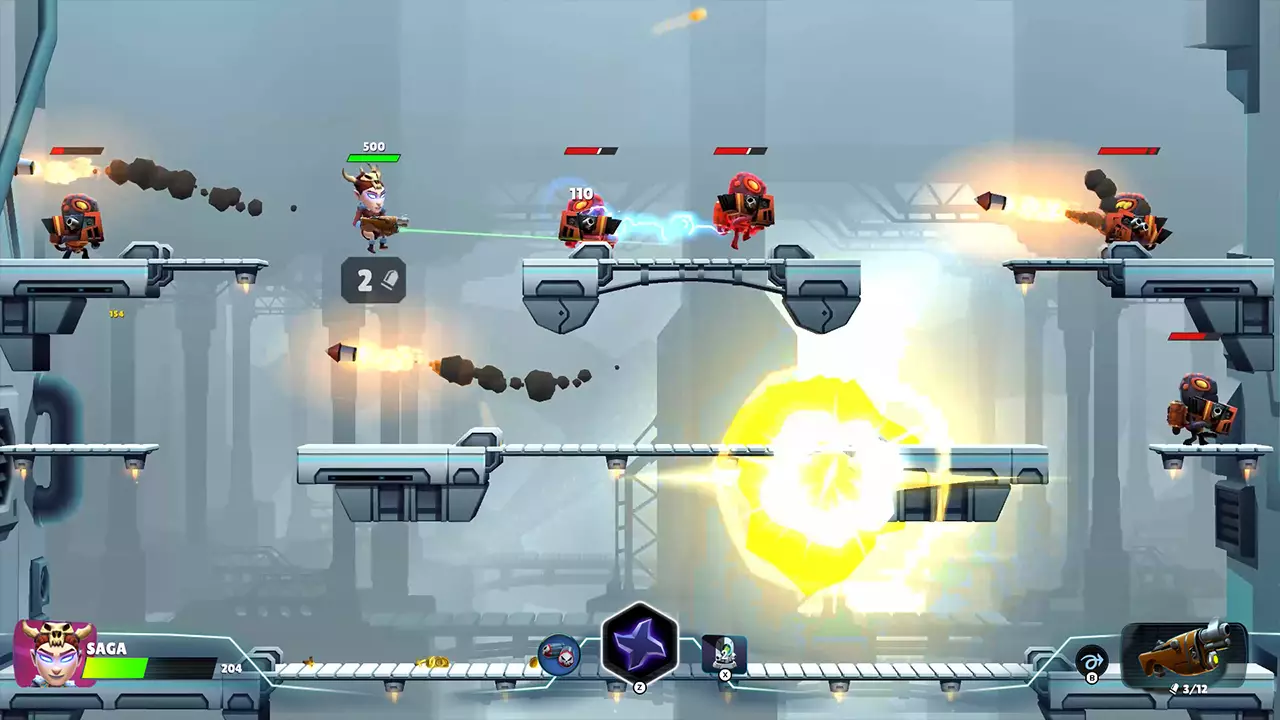Click the skull weapon pickup bubble

(x=557, y=655)
